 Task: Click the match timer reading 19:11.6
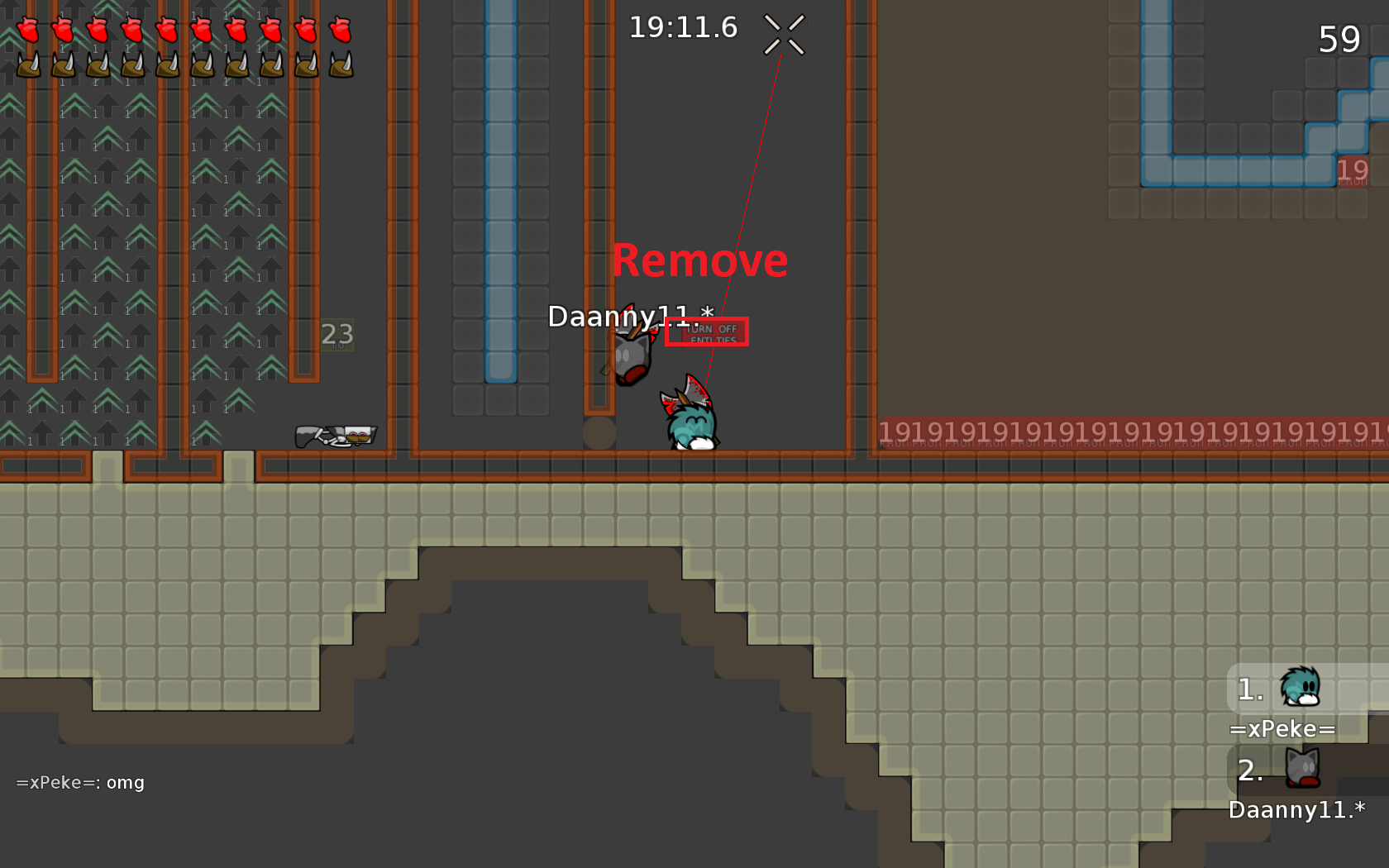point(685,26)
